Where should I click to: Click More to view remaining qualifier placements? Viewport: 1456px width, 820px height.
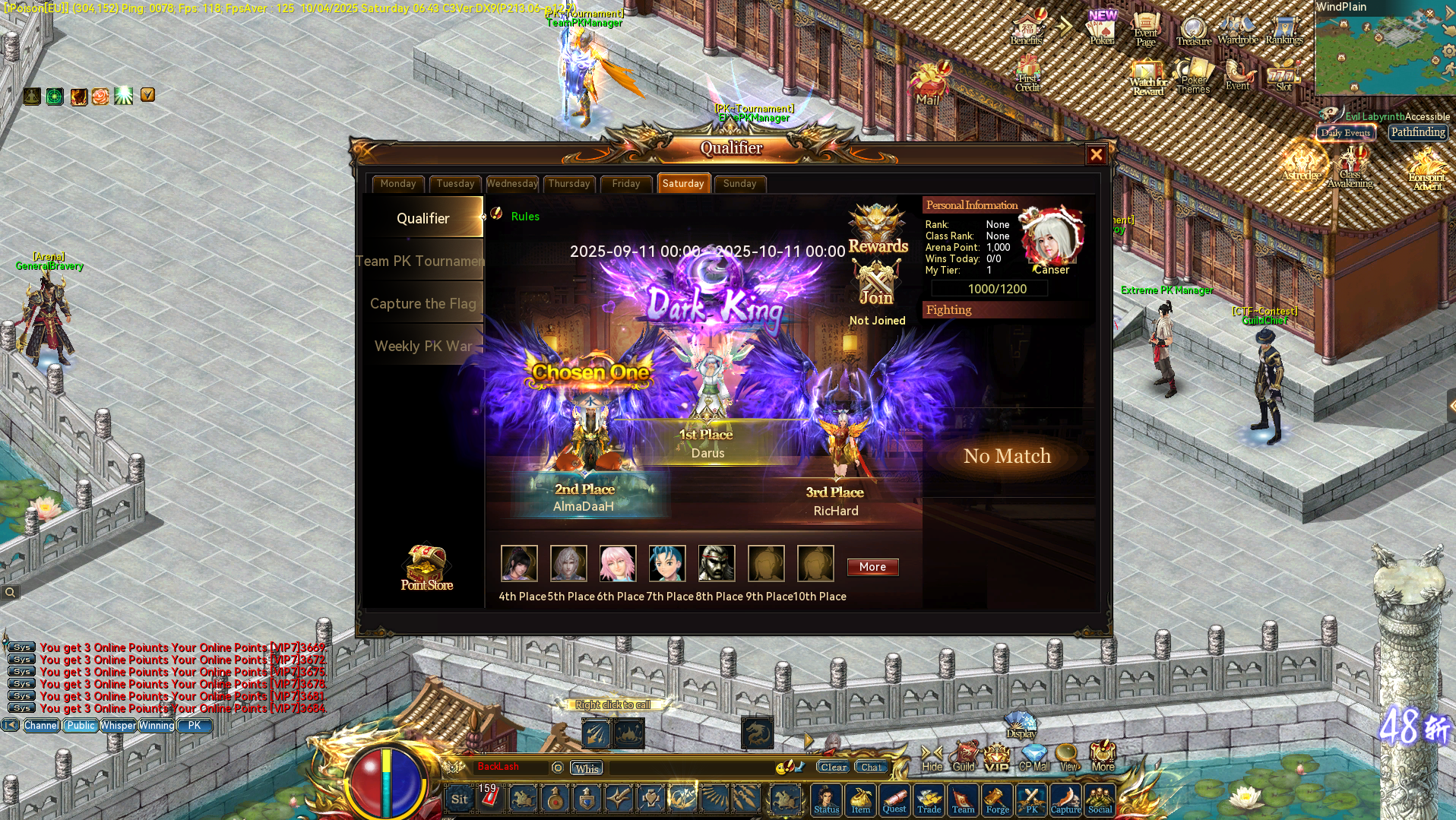coord(872,567)
